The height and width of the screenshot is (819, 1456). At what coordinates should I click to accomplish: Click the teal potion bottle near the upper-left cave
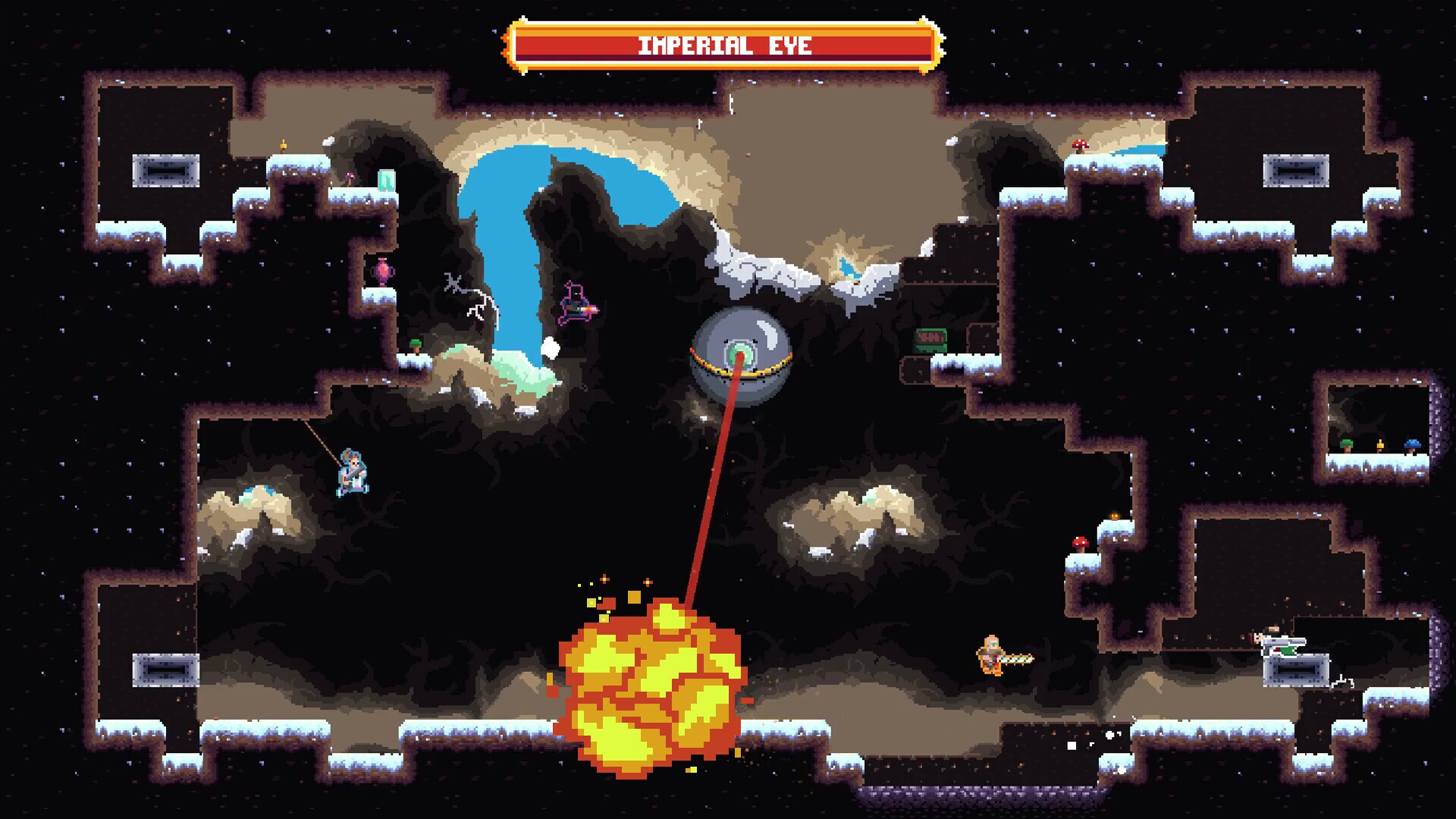pos(387,180)
